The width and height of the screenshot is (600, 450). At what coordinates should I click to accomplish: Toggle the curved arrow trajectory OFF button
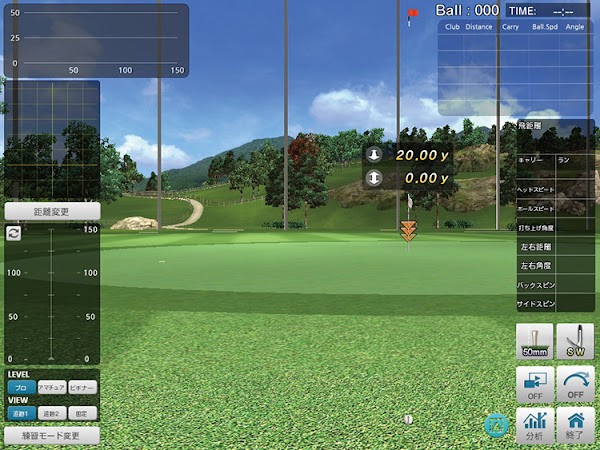pyautogui.click(x=575, y=384)
